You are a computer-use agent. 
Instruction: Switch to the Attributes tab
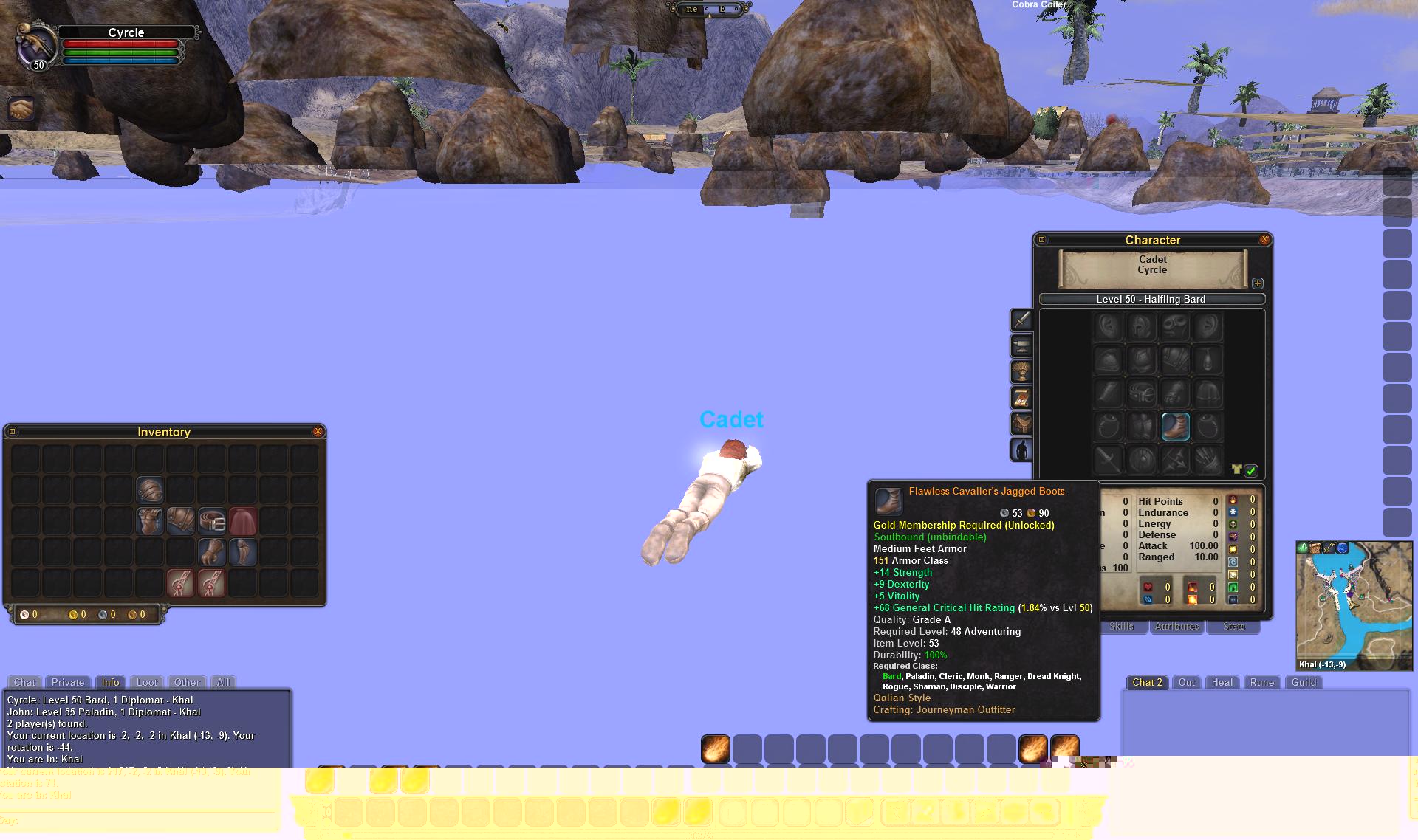click(x=1176, y=627)
